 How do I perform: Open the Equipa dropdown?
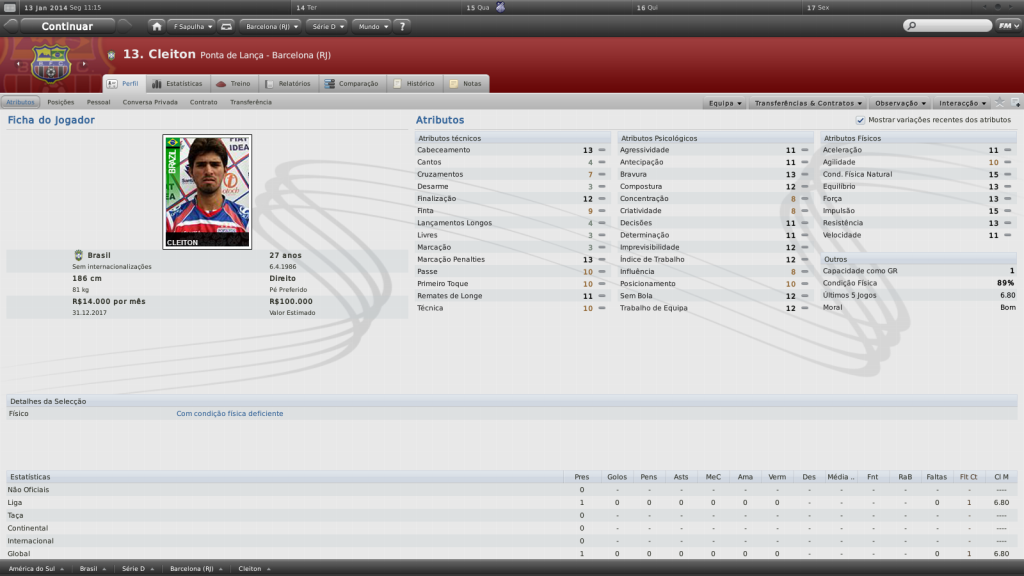pyautogui.click(x=725, y=103)
